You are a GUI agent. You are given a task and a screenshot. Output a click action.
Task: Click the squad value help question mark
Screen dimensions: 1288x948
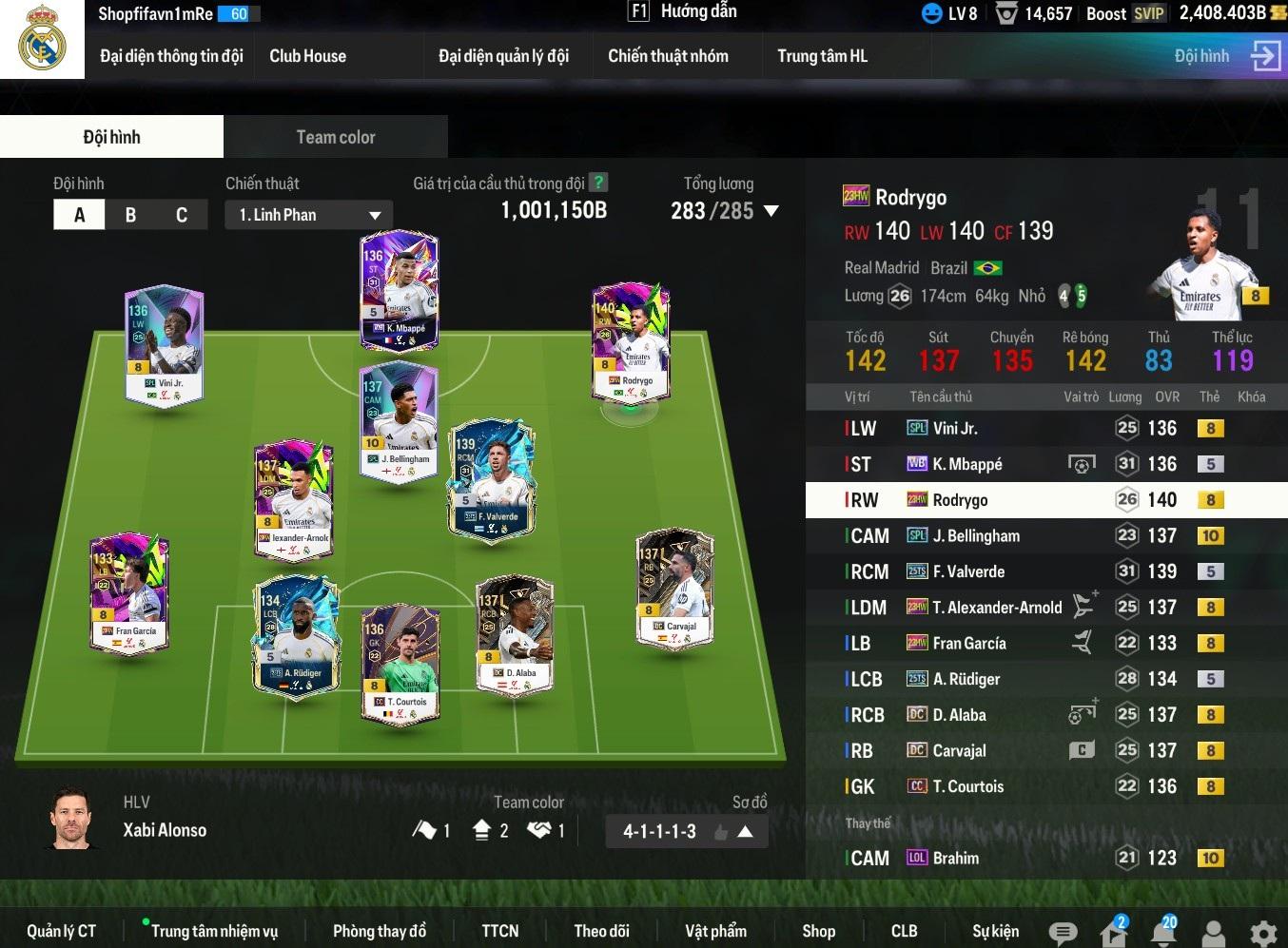[x=598, y=183]
